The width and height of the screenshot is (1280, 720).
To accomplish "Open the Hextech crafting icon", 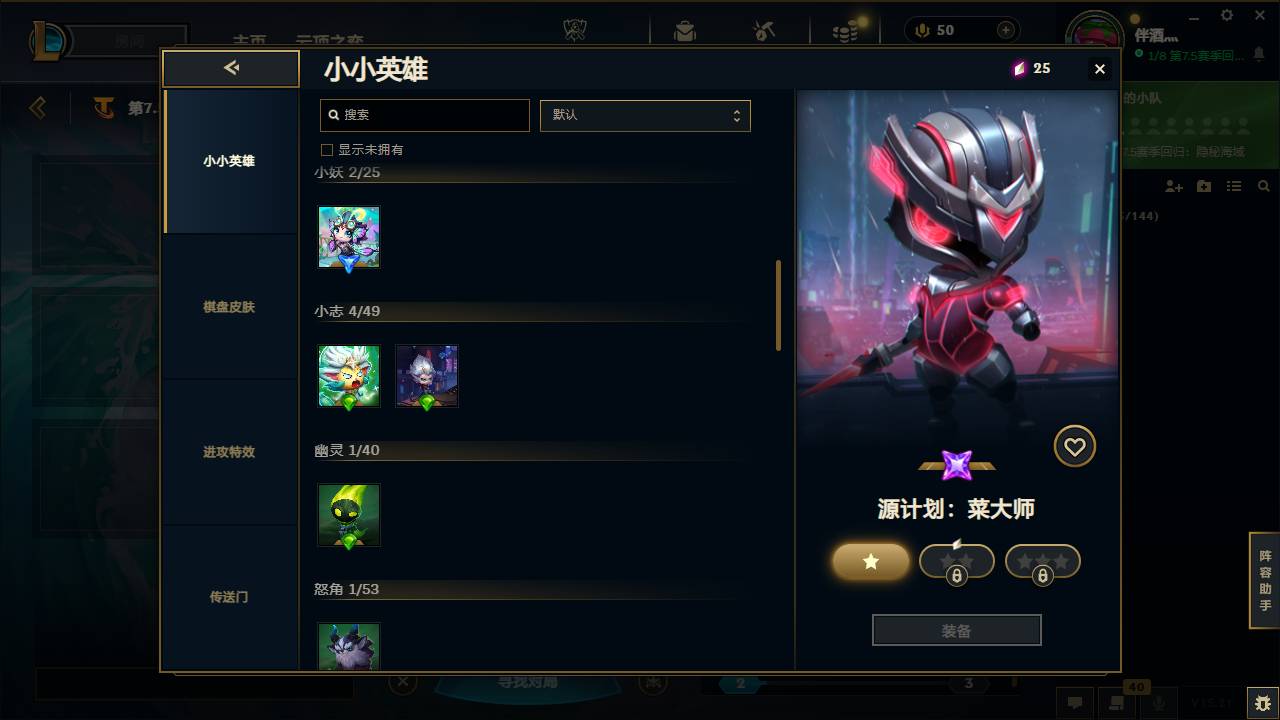I will 762,30.
